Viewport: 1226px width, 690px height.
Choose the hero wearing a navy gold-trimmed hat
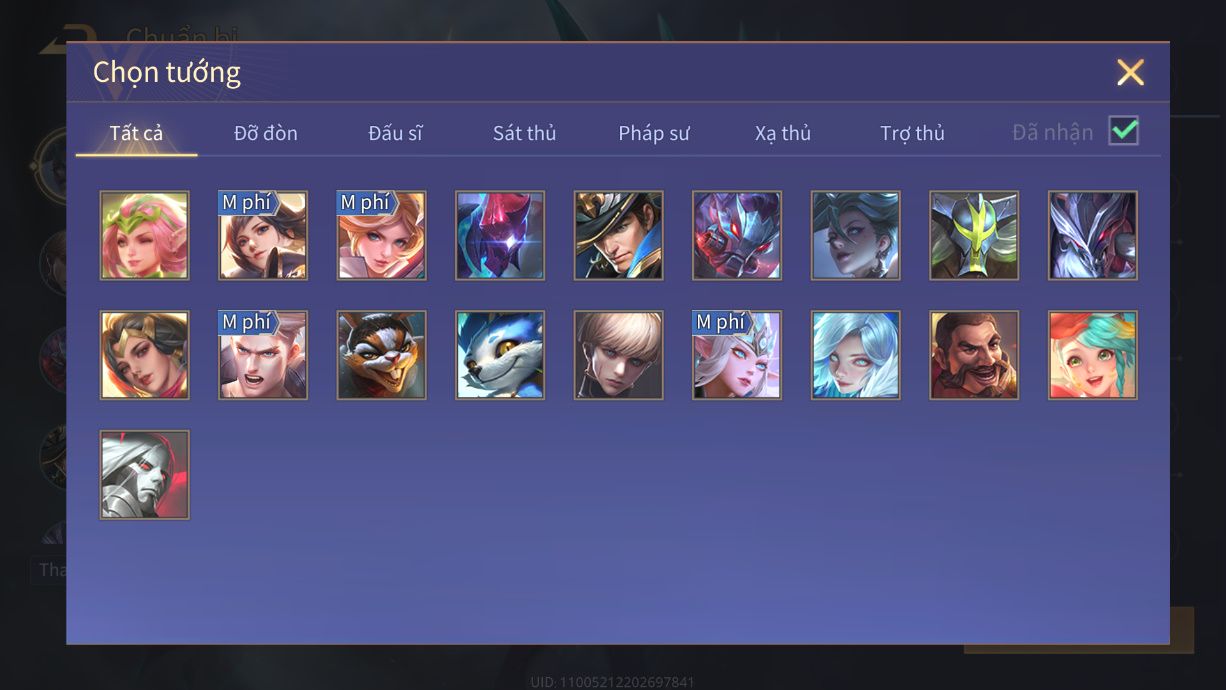619,236
